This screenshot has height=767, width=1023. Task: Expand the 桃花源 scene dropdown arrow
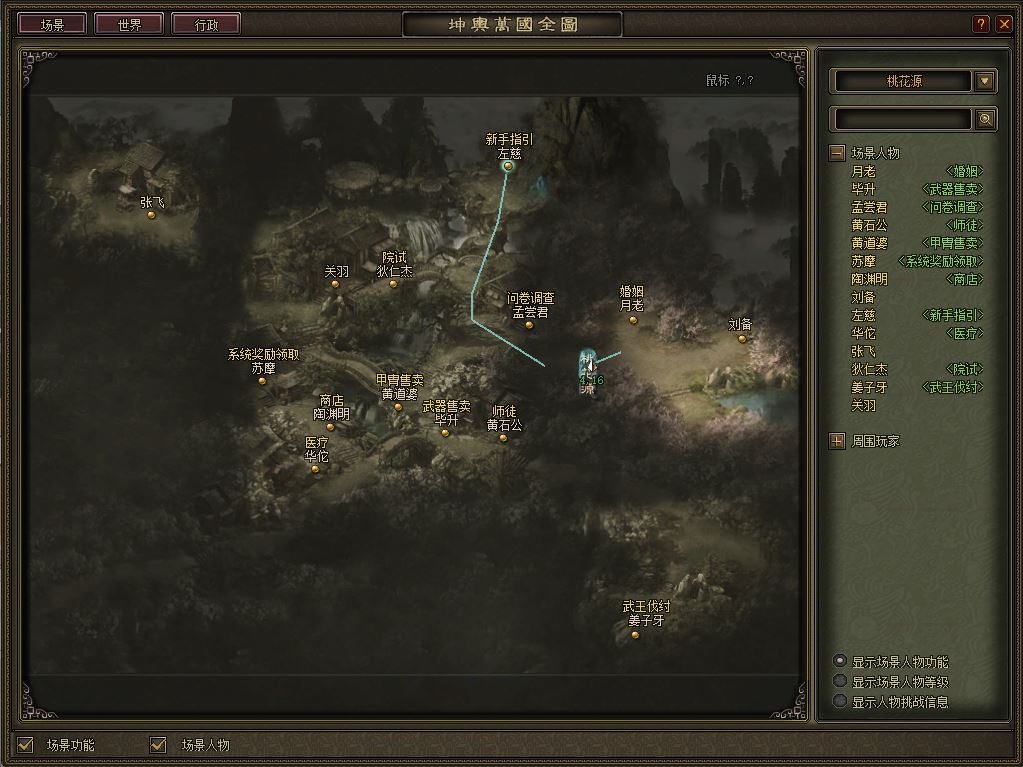985,81
